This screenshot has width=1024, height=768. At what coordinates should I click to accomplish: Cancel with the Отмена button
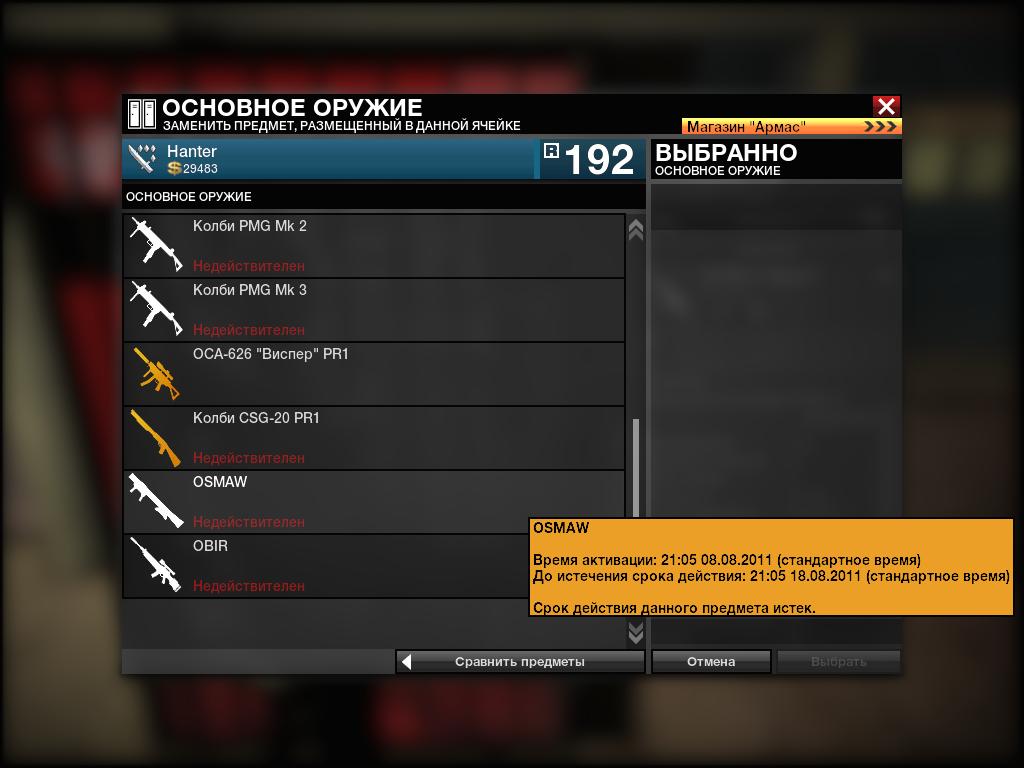[x=711, y=661]
